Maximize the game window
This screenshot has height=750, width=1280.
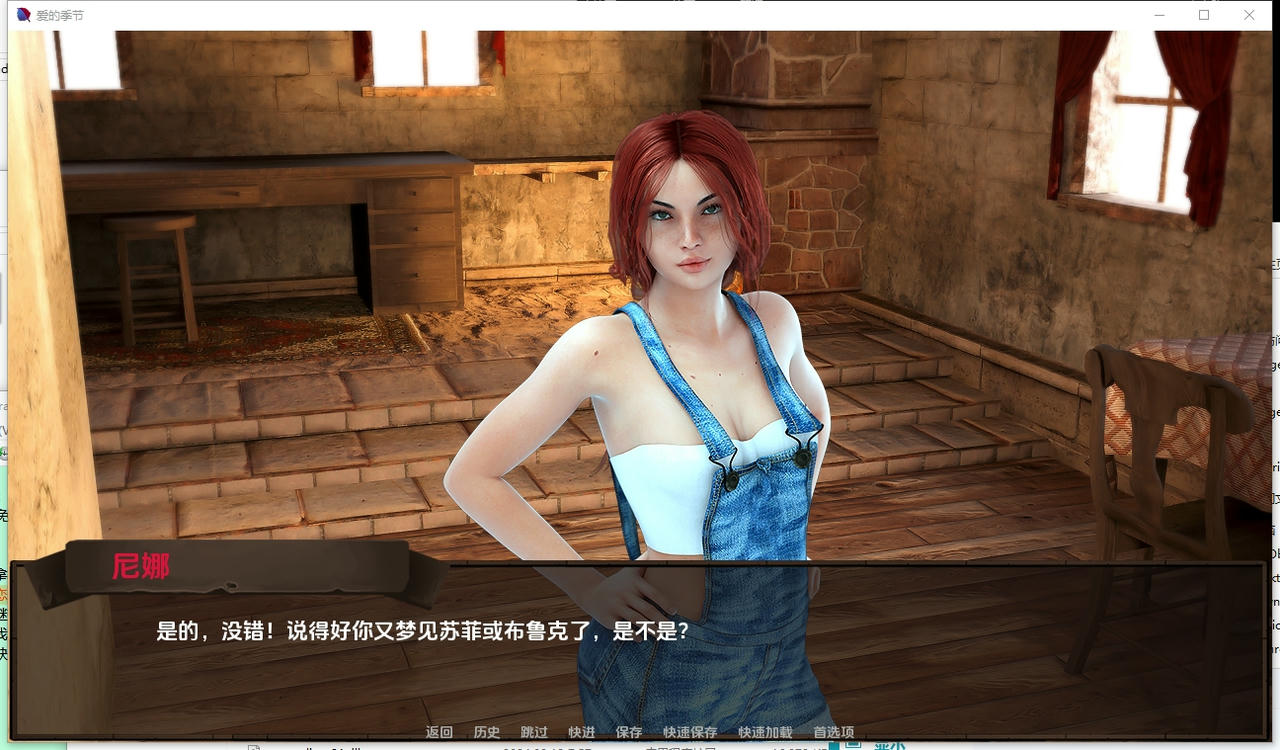pyautogui.click(x=1204, y=15)
